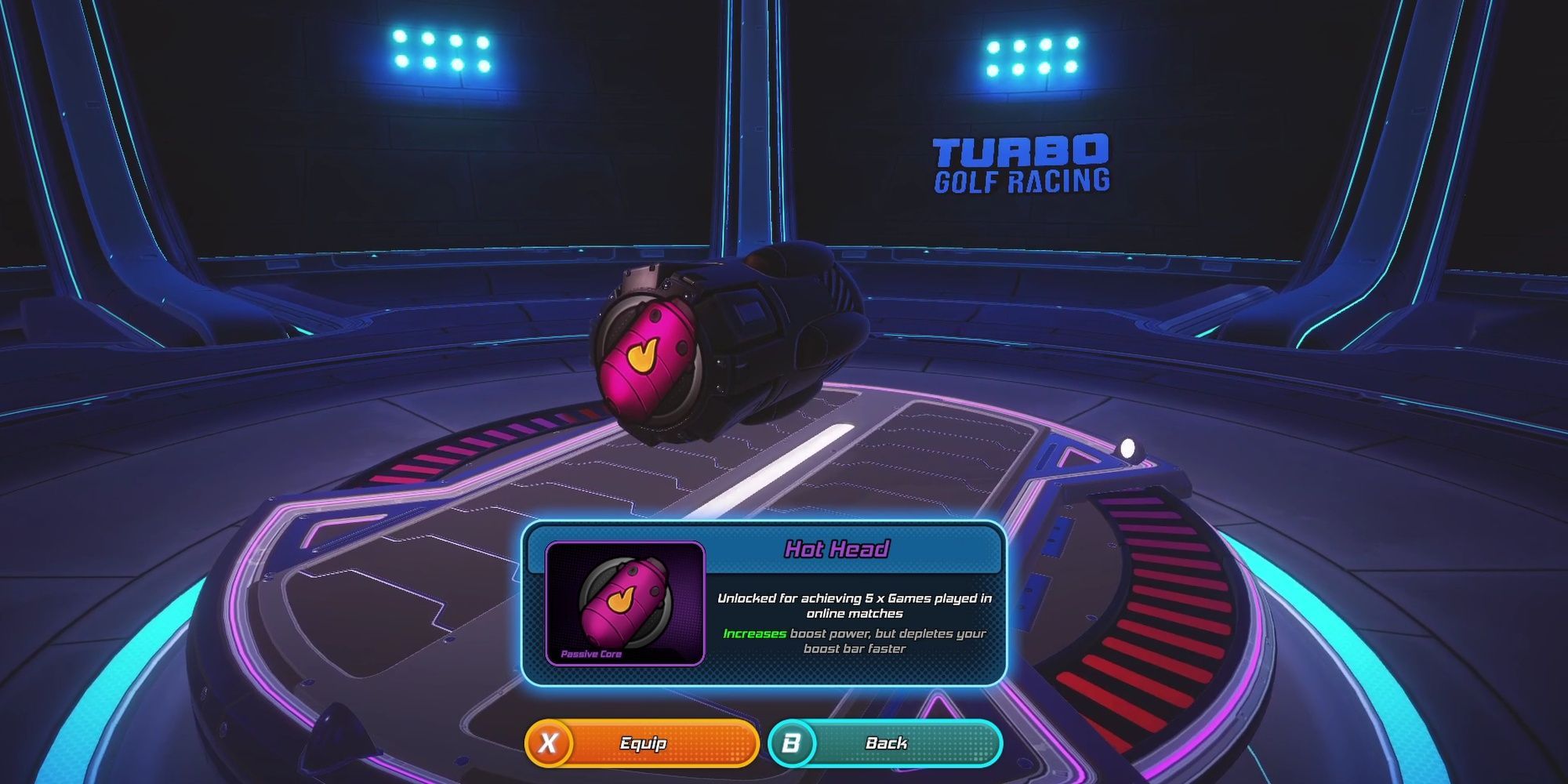The image size is (1568, 784).
Task: Open the core customization menu via Back
Action: tap(886, 743)
